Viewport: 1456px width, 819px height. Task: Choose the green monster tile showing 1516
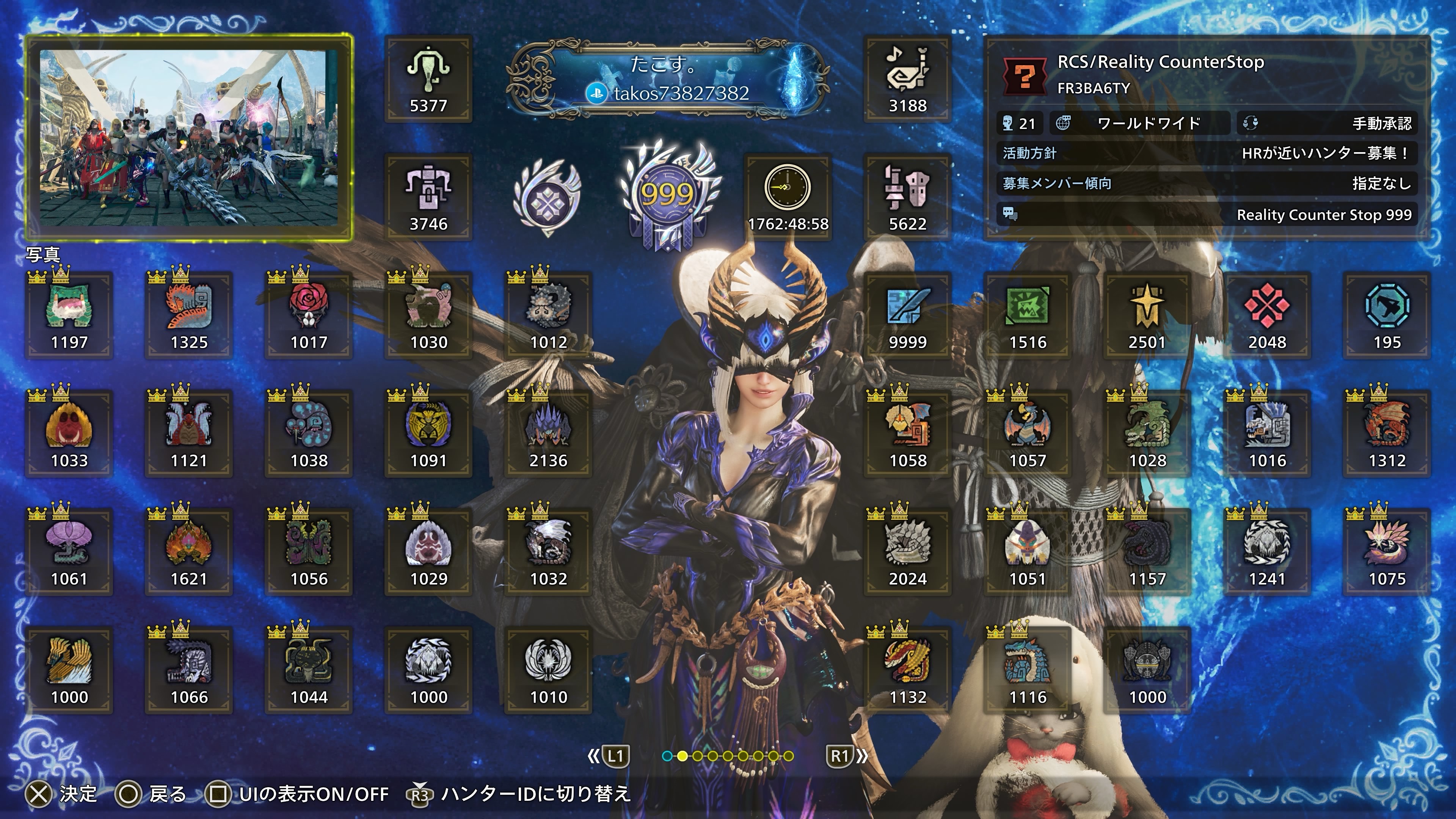[1027, 315]
